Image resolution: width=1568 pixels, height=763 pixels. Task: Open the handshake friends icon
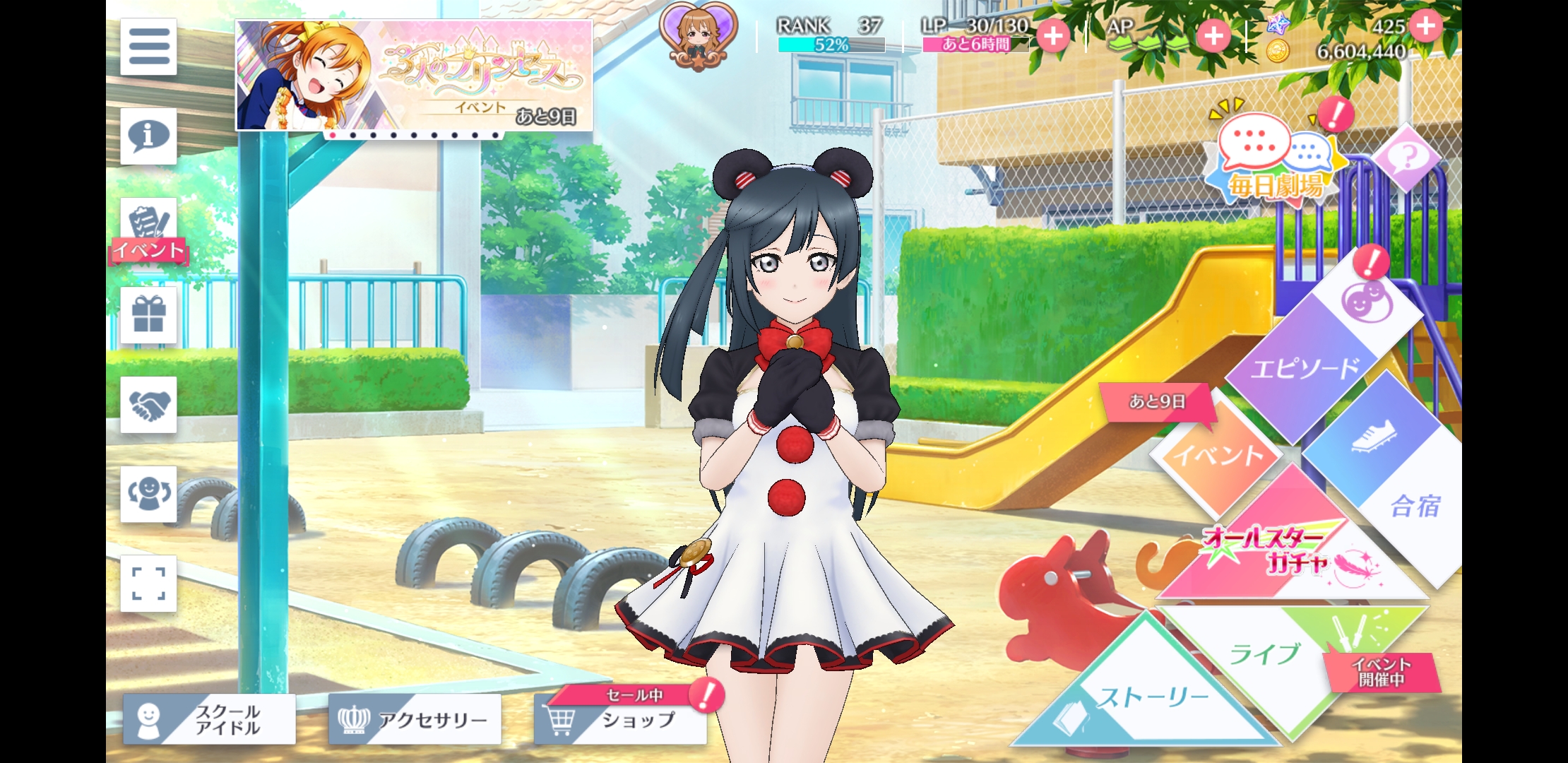tap(148, 405)
